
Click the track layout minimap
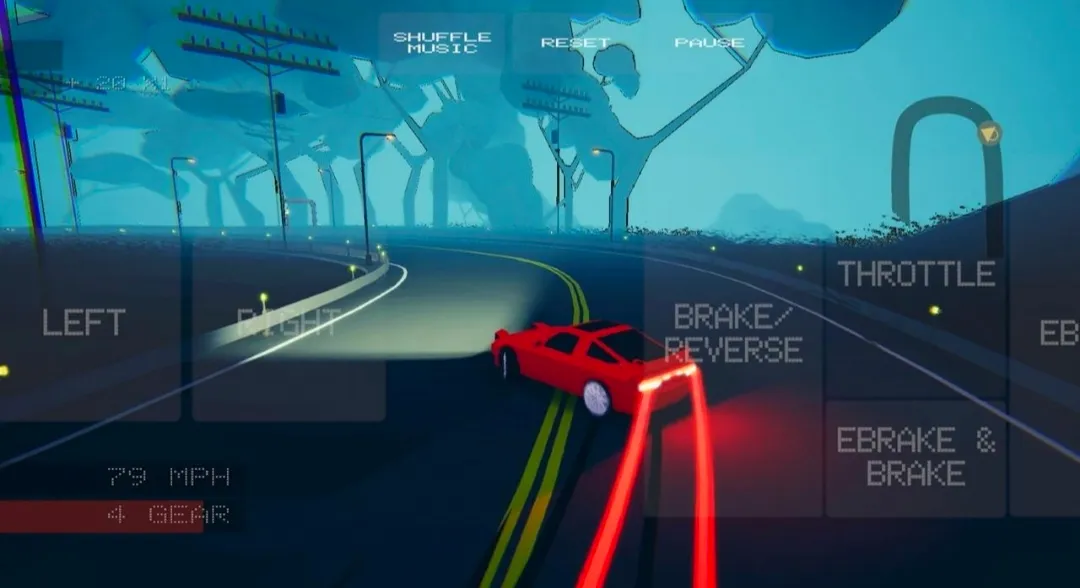947,165
